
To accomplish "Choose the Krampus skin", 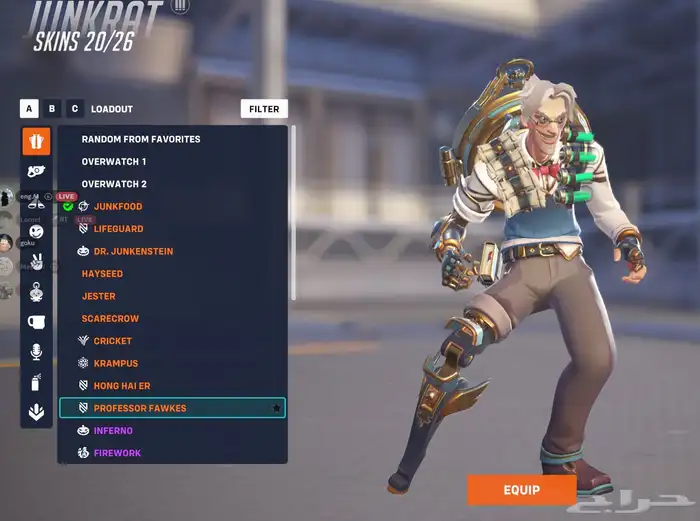I will pyautogui.click(x=116, y=363).
